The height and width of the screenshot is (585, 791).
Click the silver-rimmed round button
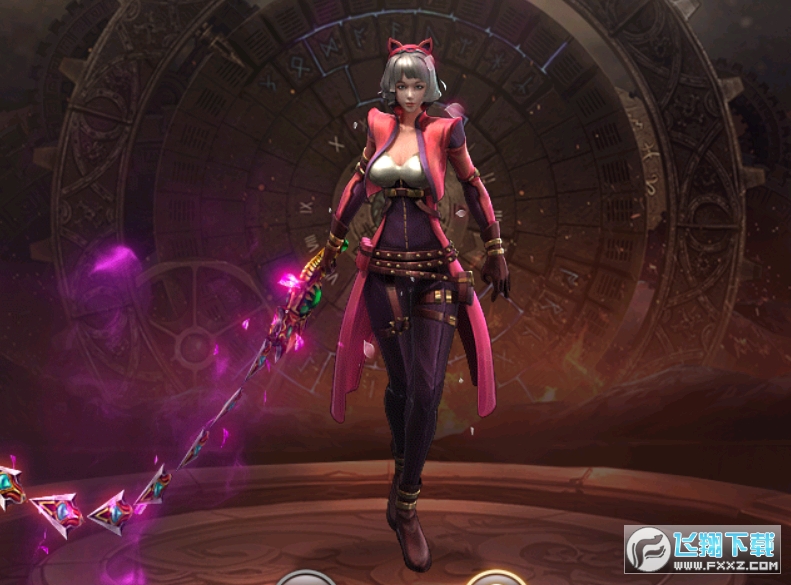coord(305,579)
